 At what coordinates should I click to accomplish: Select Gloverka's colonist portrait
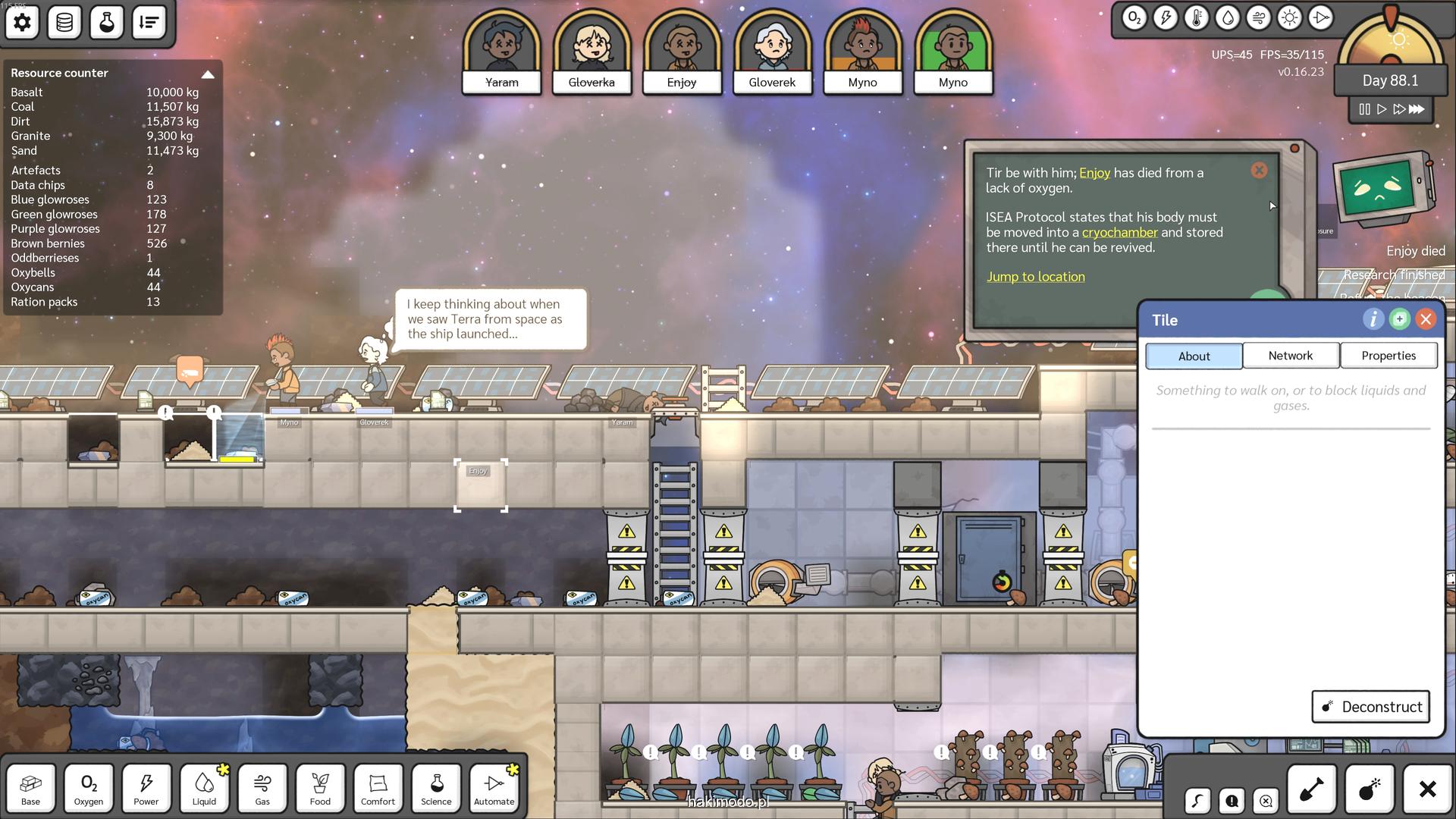pyautogui.click(x=591, y=52)
